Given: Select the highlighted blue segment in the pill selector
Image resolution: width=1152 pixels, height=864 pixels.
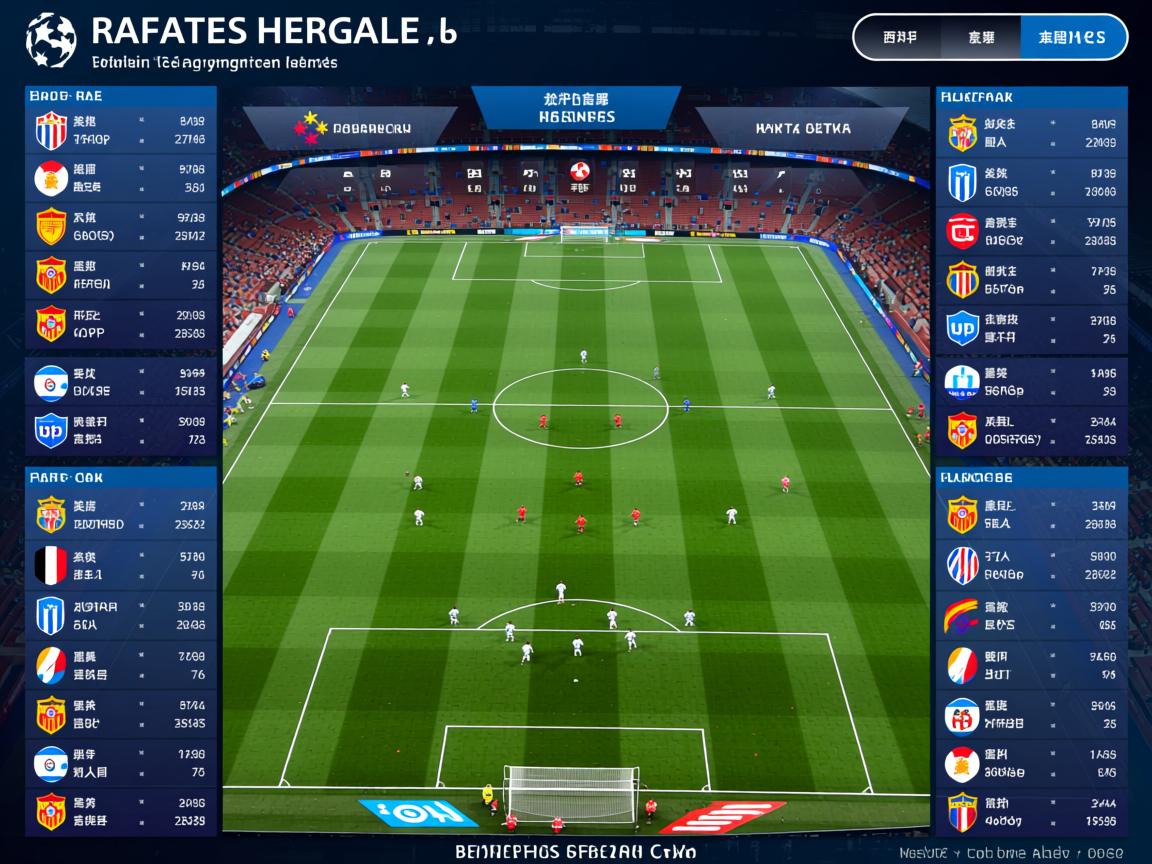Looking at the screenshot, I should point(1072,38).
